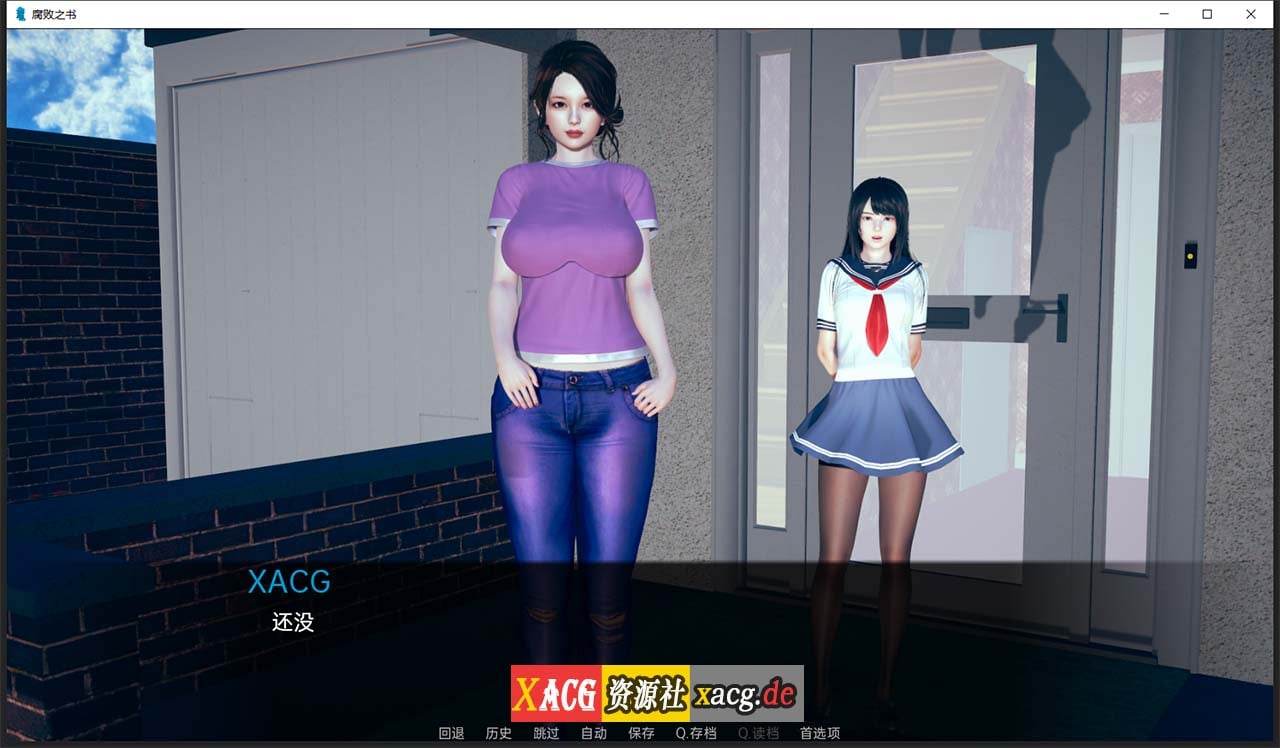Click the dialogue text 还没 to advance
The height and width of the screenshot is (748, 1280).
(x=293, y=623)
